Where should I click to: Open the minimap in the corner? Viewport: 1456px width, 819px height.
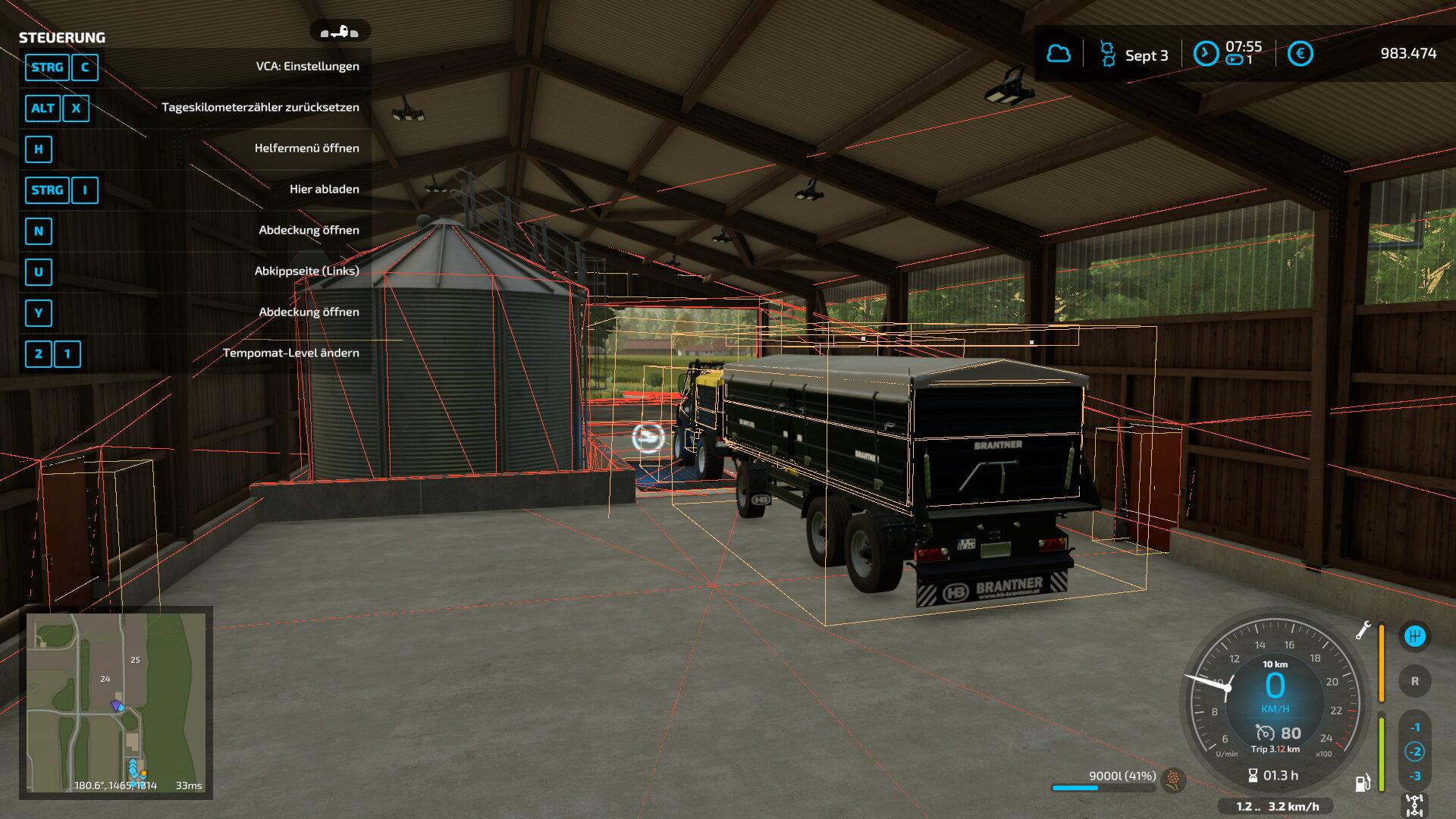[x=116, y=702]
